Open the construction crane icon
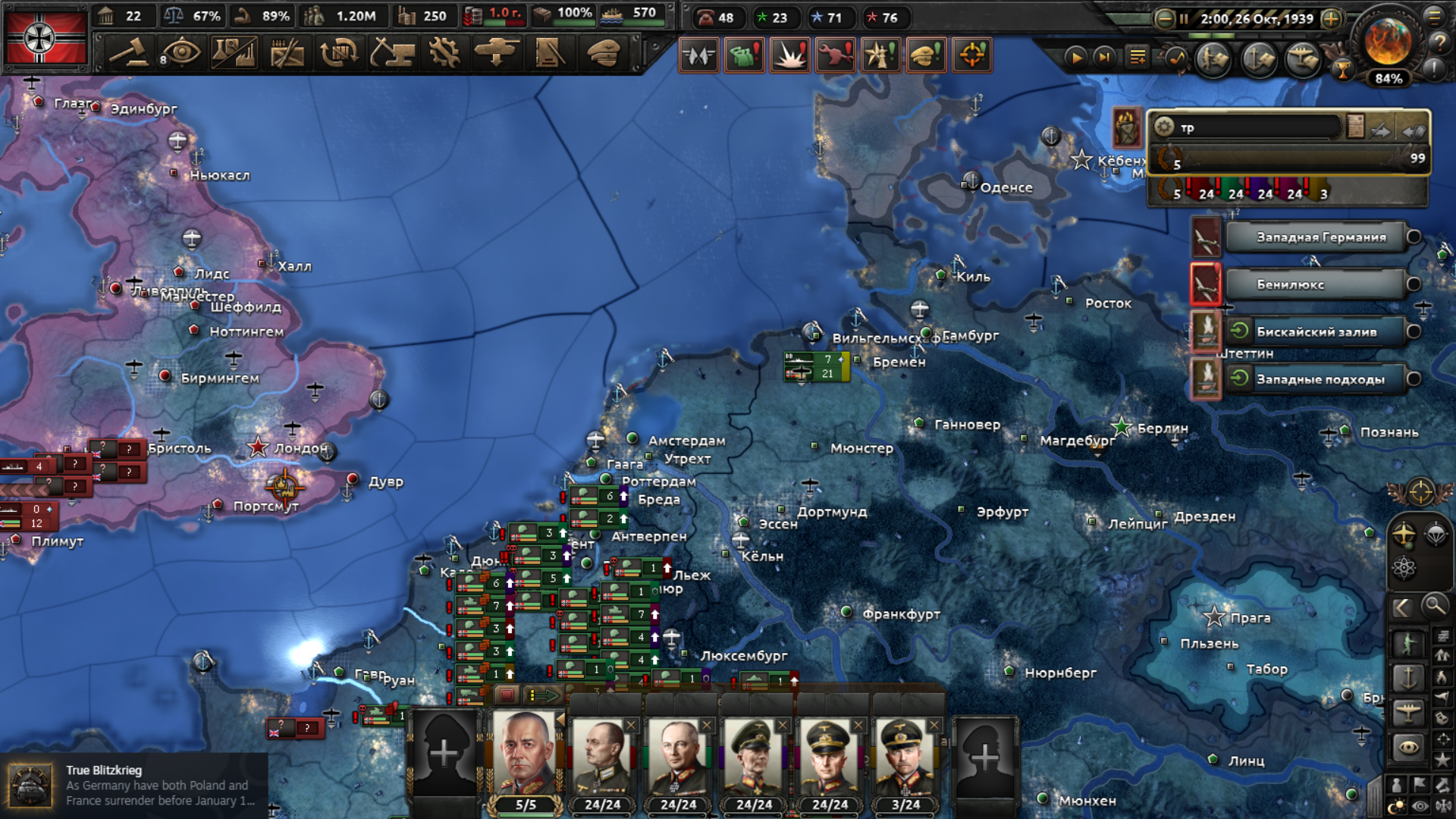The height and width of the screenshot is (819, 1456). [391, 54]
